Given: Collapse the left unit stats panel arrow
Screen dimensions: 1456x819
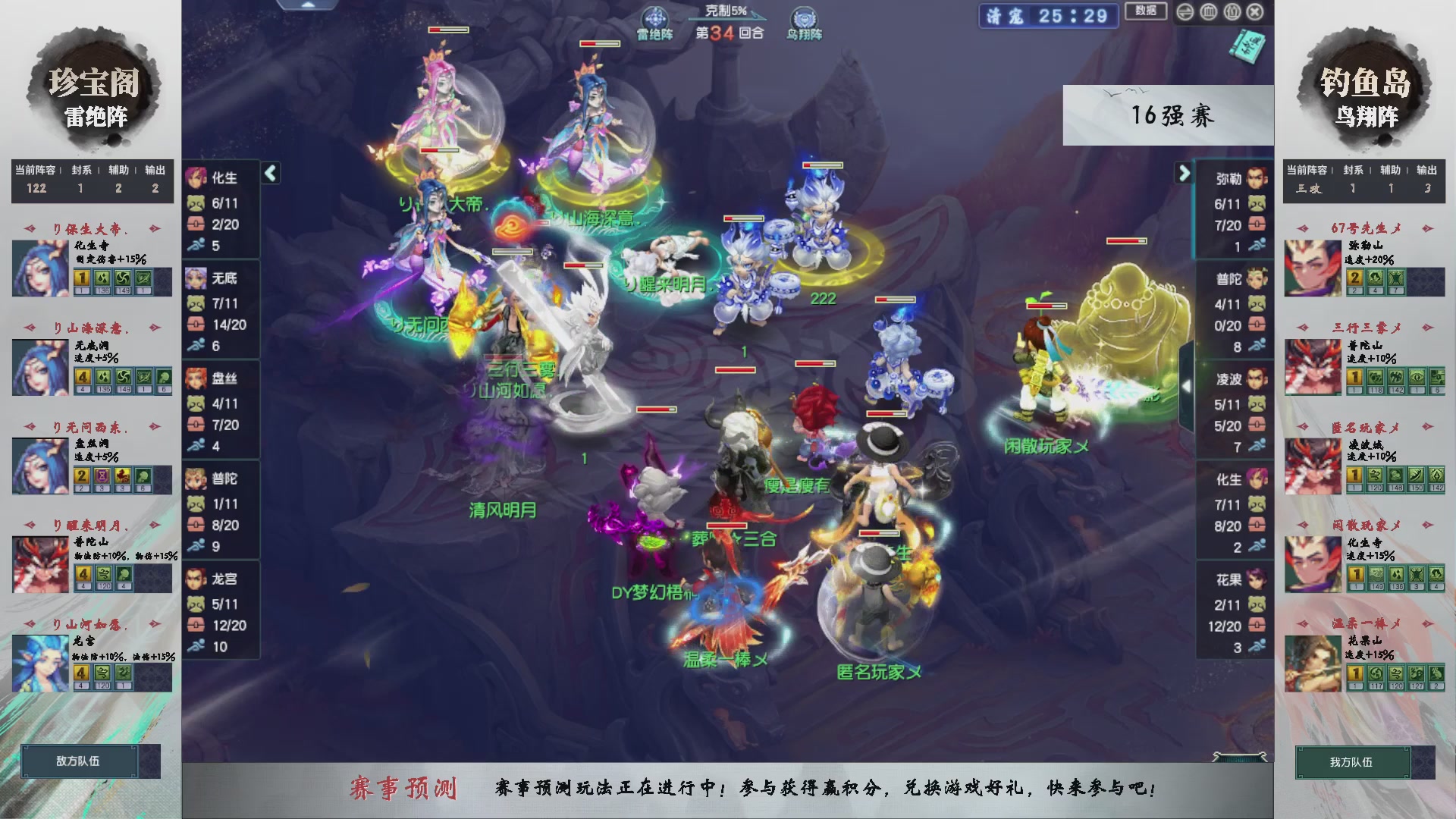Looking at the screenshot, I should point(269,173).
